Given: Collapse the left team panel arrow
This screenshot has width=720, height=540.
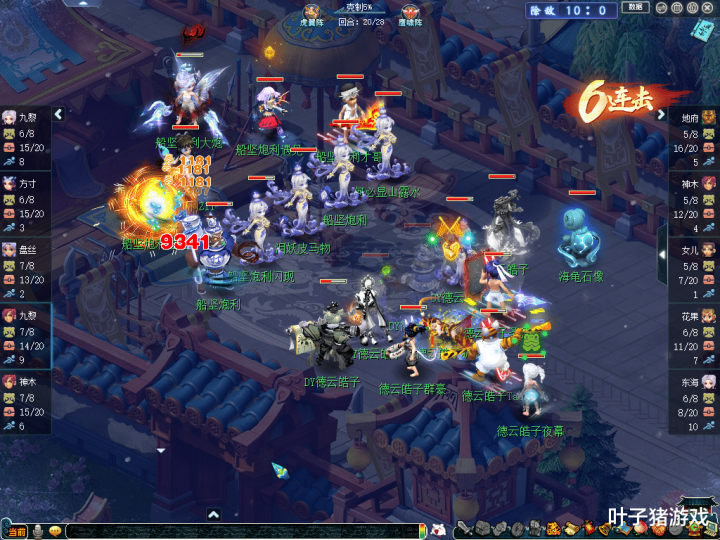Looking at the screenshot, I should 58,114.
